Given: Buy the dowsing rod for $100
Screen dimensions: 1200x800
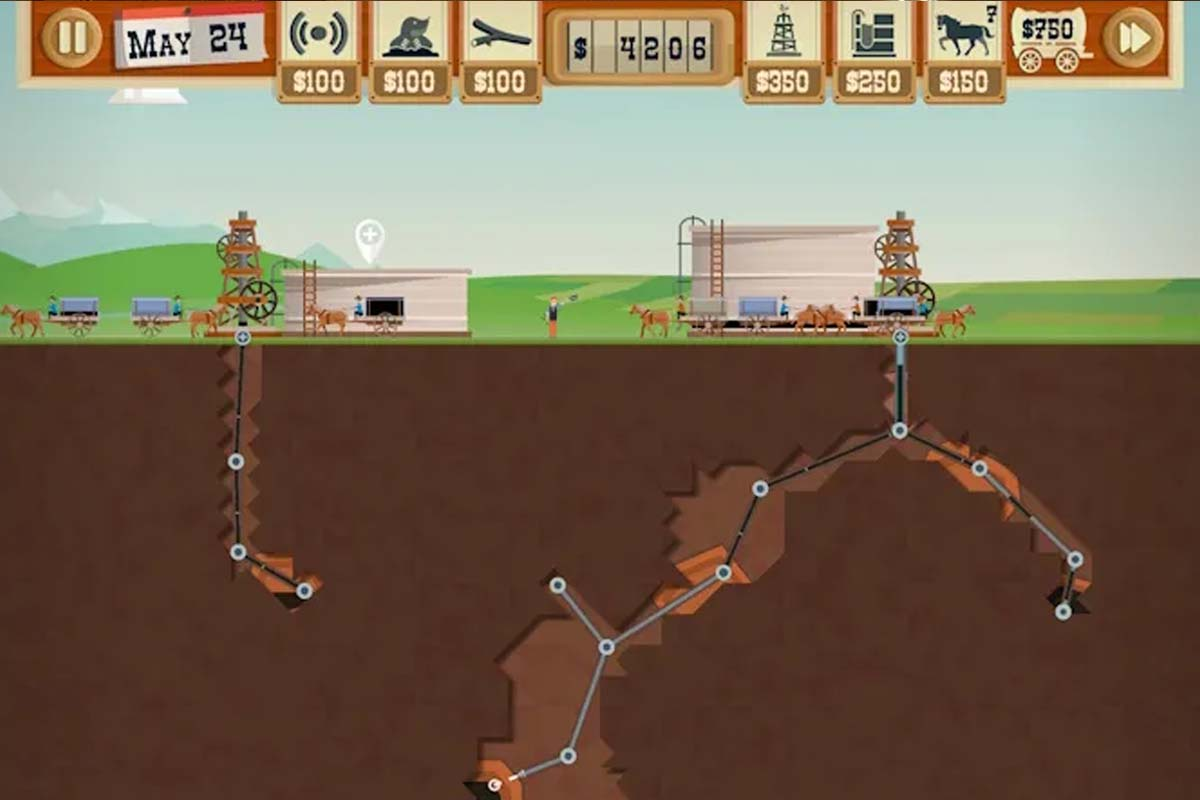Looking at the screenshot, I should 500,50.
